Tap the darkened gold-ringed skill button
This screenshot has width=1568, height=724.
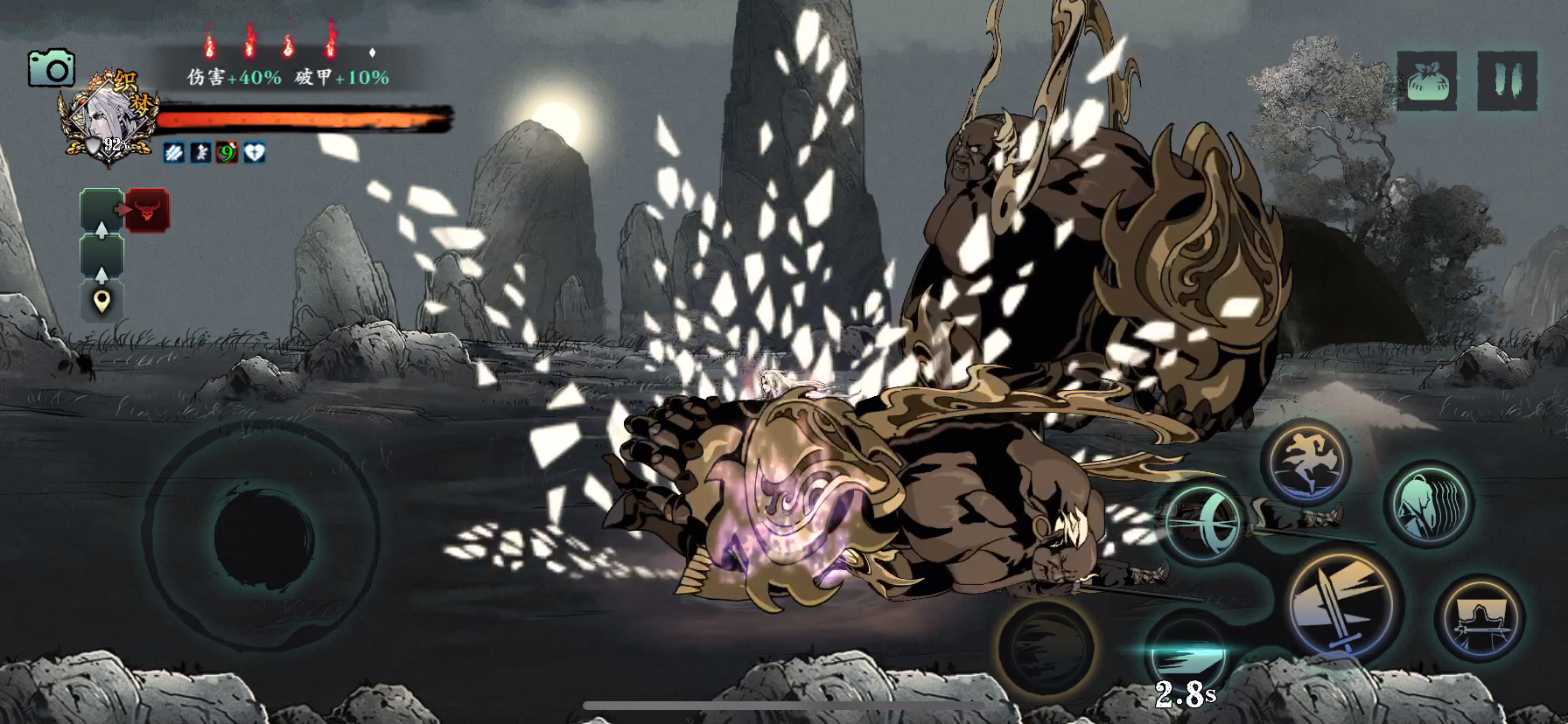coord(1047,649)
